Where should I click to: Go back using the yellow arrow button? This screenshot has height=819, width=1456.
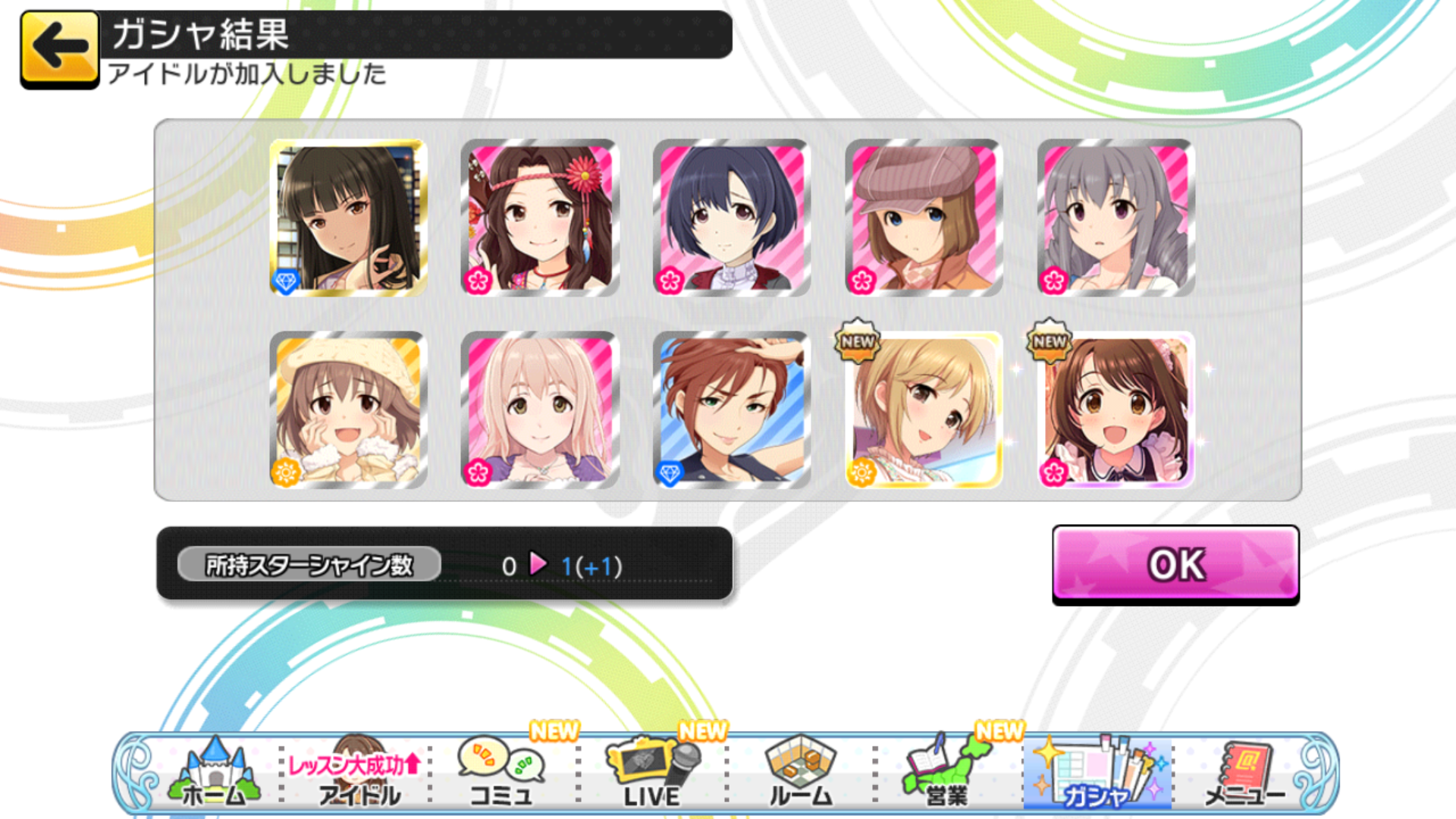tap(59, 49)
